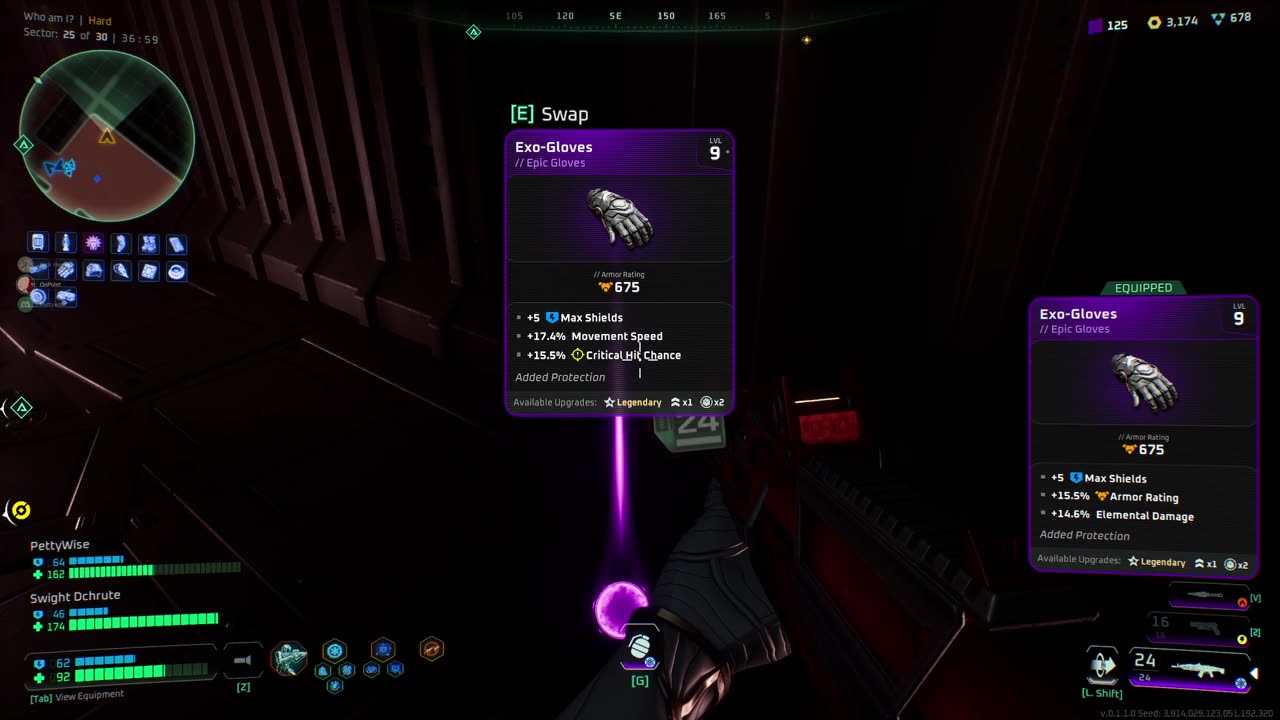
Task: Click the snowflake hexagon ability icon
Action: point(335,650)
